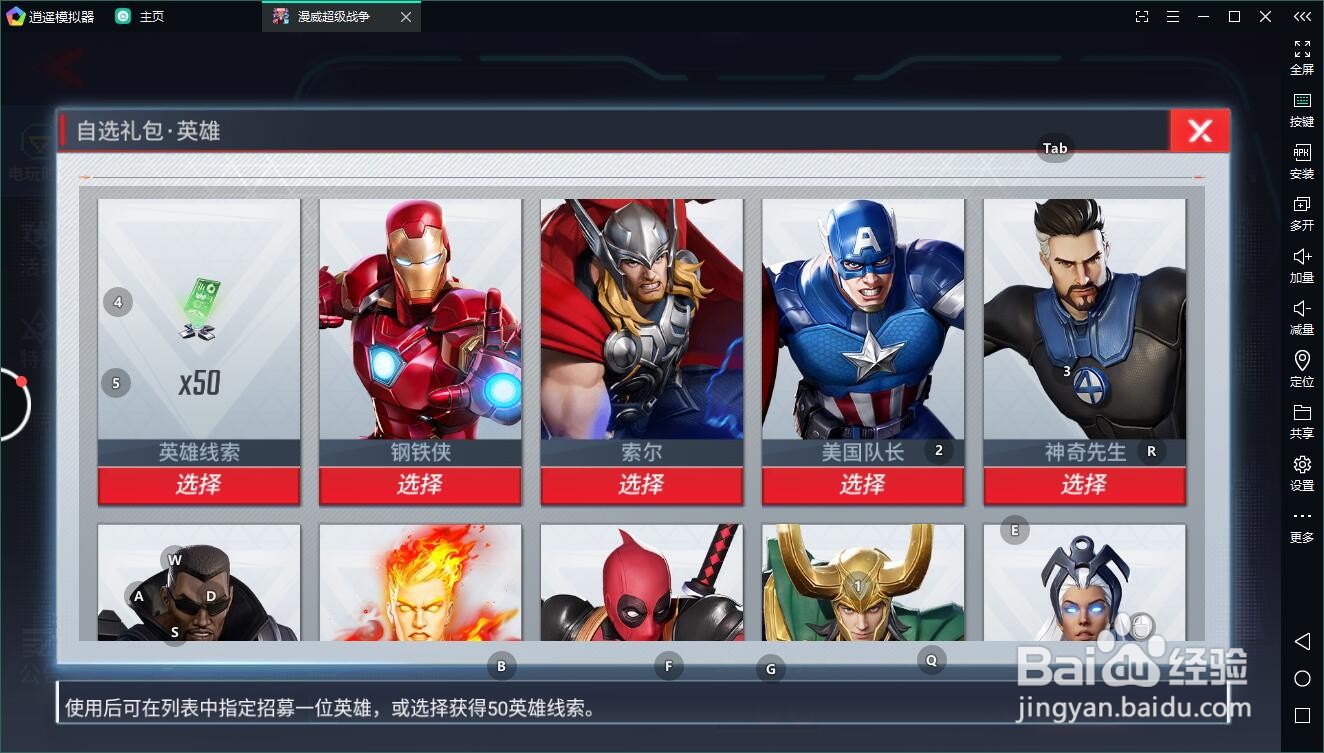
Task: Open virtual GPS location (定位) tool
Action: coord(1301,369)
